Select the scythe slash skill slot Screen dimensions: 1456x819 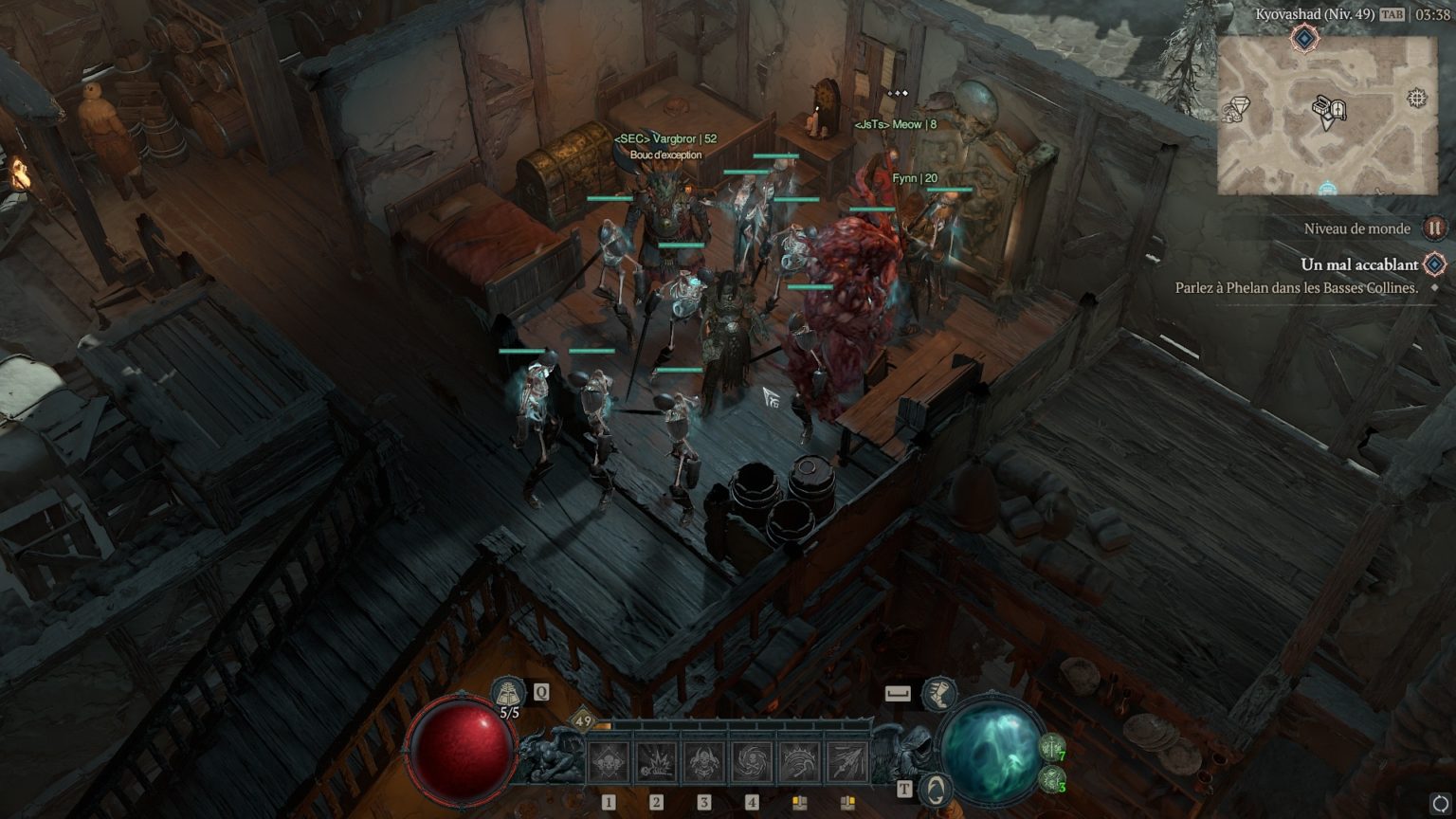[x=799, y=762]
